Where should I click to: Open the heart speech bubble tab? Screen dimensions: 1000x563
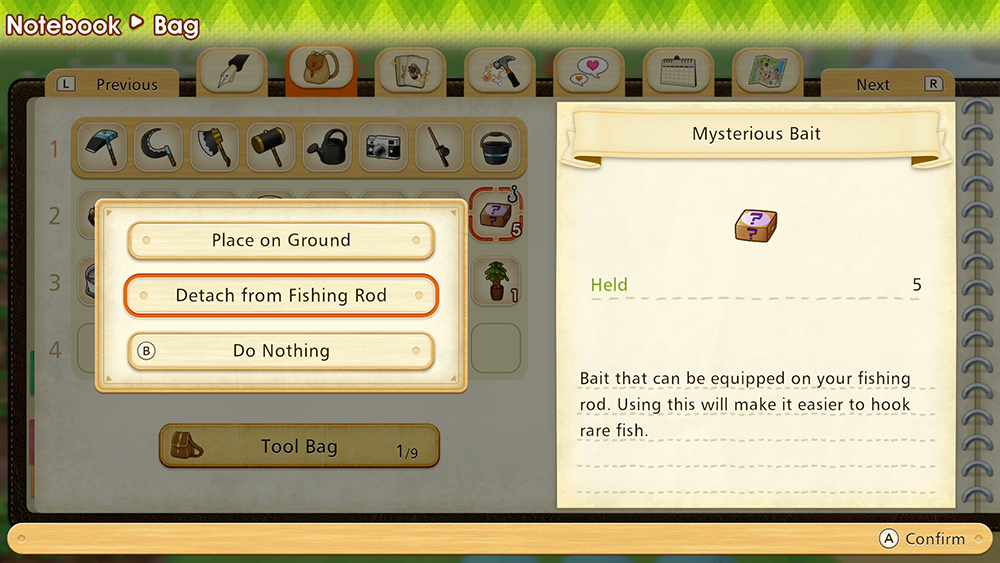(588, 72)
